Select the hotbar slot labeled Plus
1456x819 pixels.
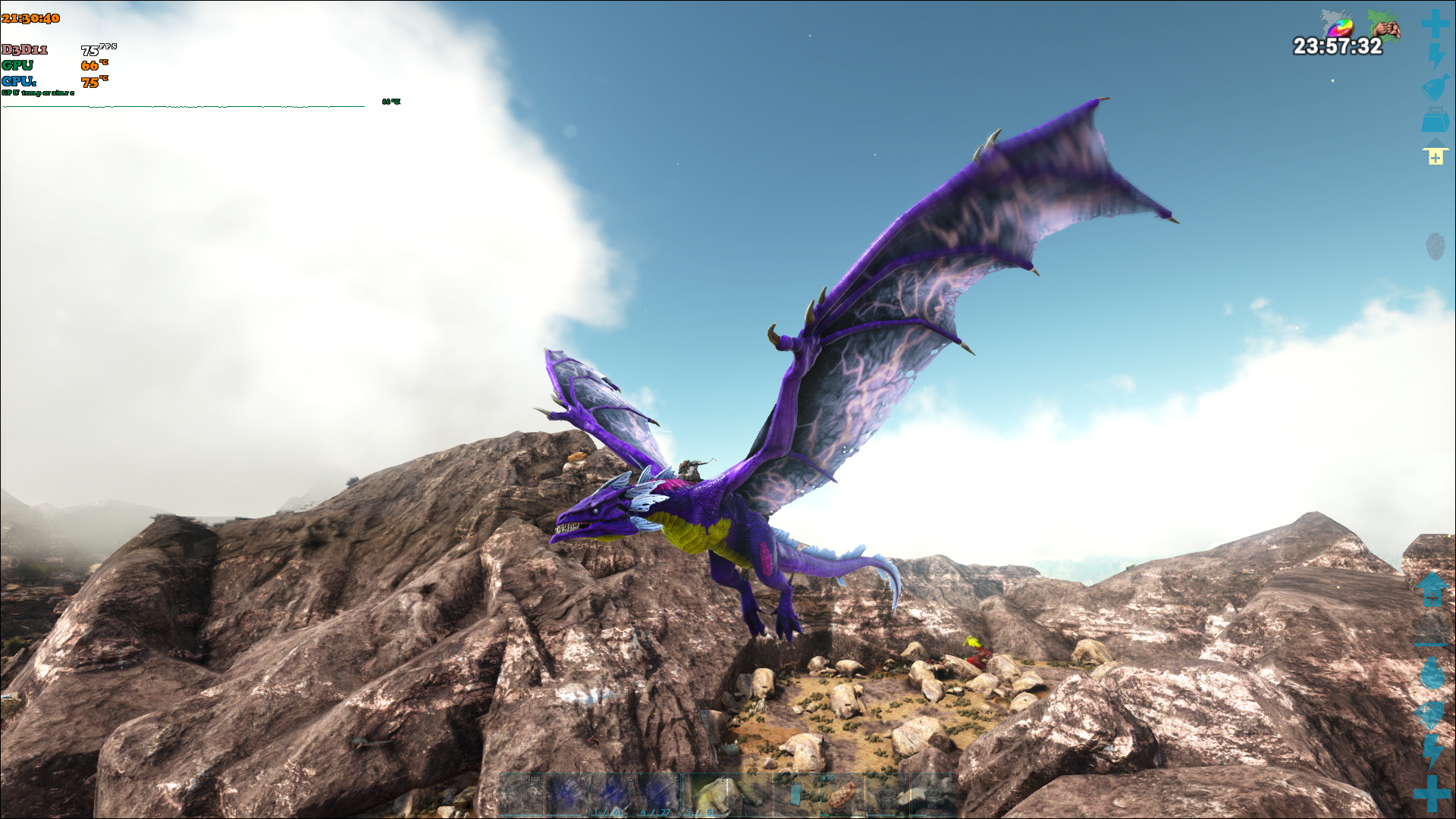[522, 795]
